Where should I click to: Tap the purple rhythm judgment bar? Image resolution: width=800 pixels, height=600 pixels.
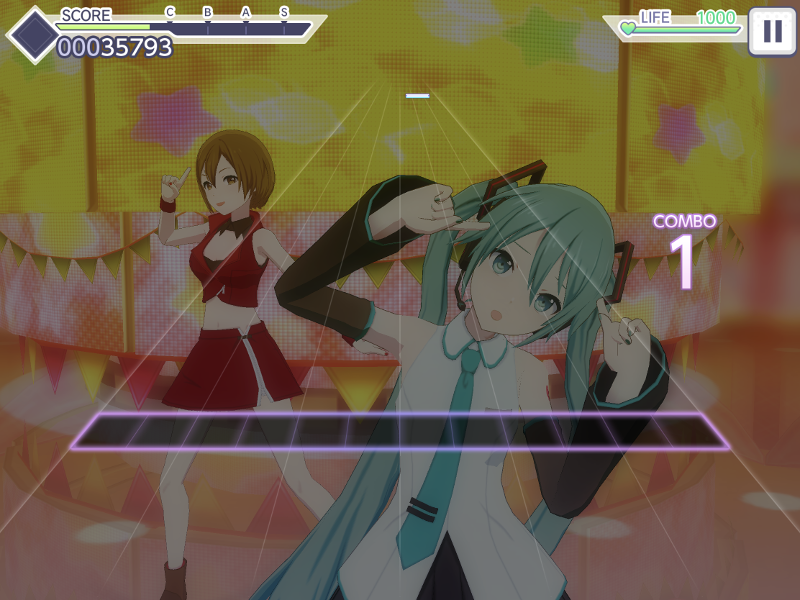(x=400, y=431)
